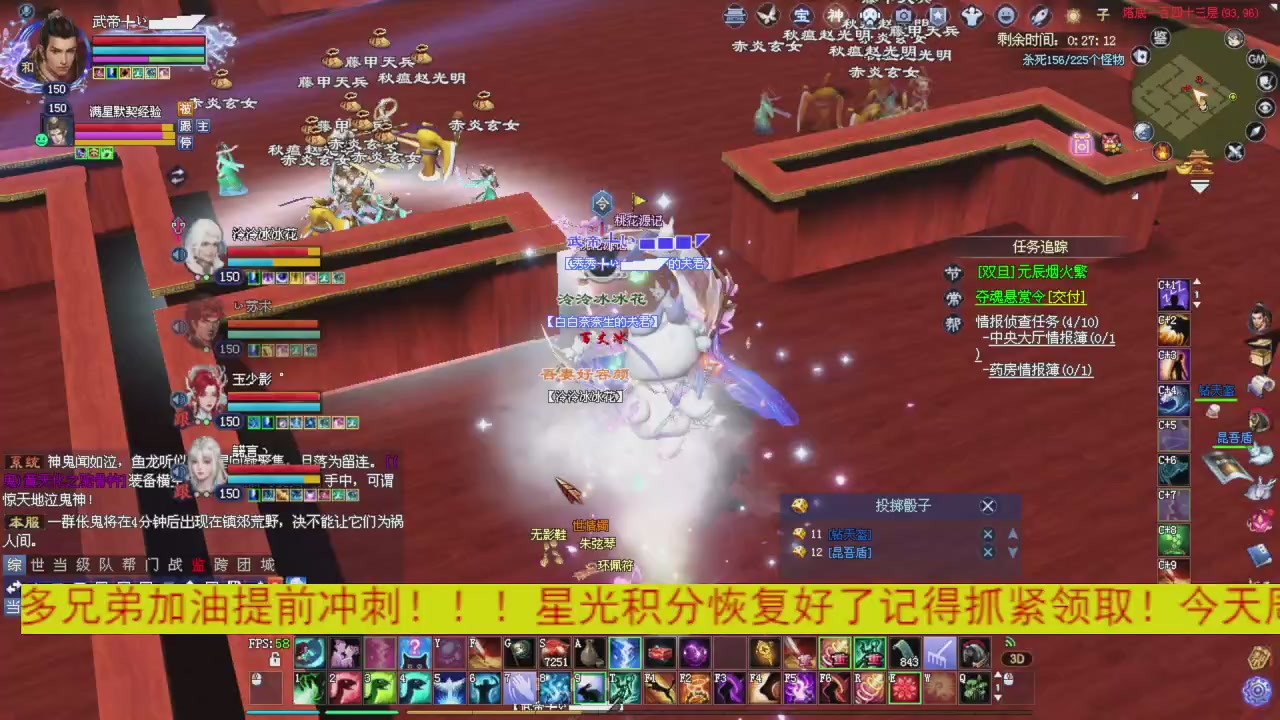Click down chevron below the compass rose
1280x720 pixels.
[1200, 187]
